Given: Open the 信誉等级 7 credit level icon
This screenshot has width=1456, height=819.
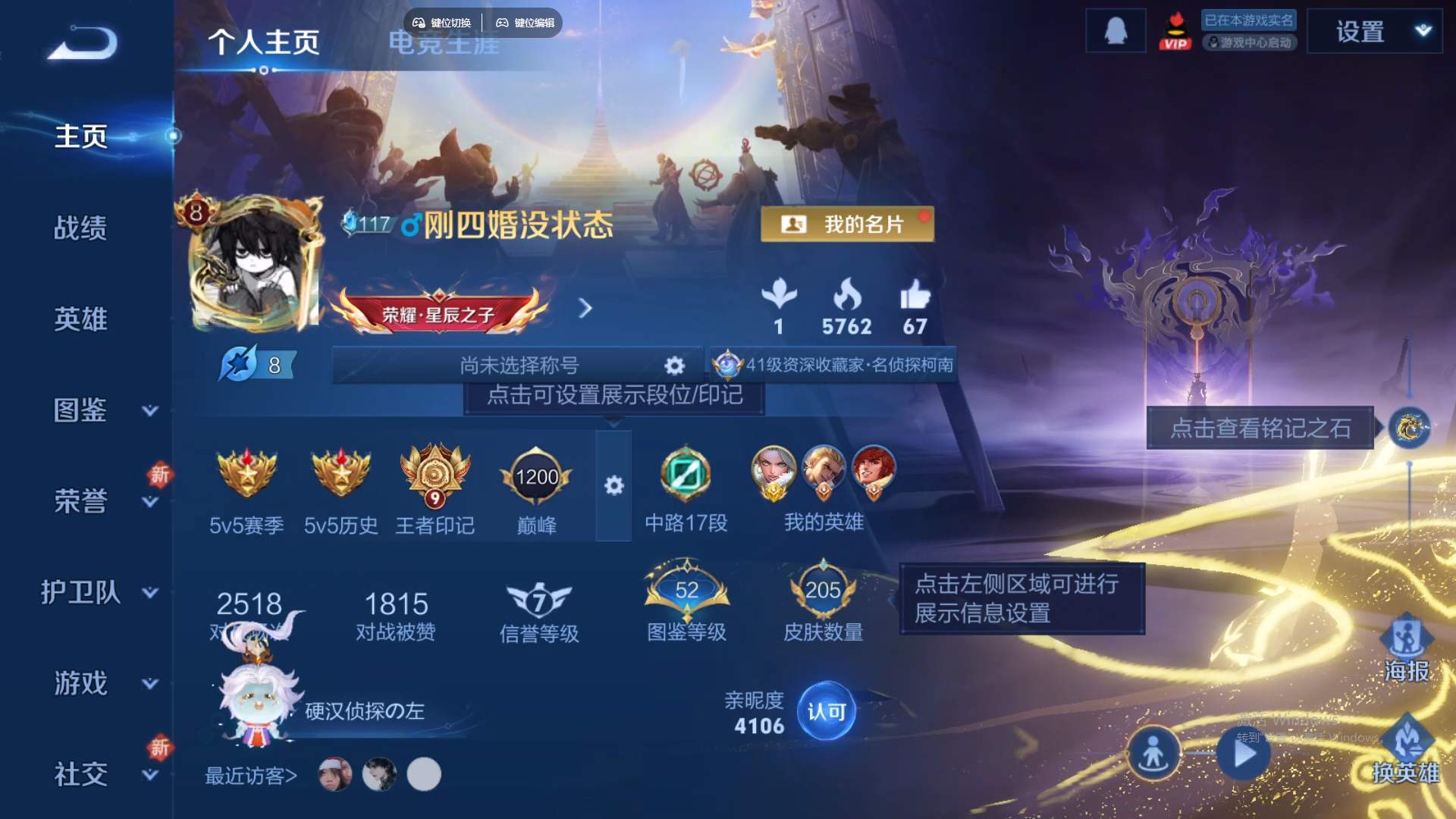Looking at the screenshot, I should [540, 599].
